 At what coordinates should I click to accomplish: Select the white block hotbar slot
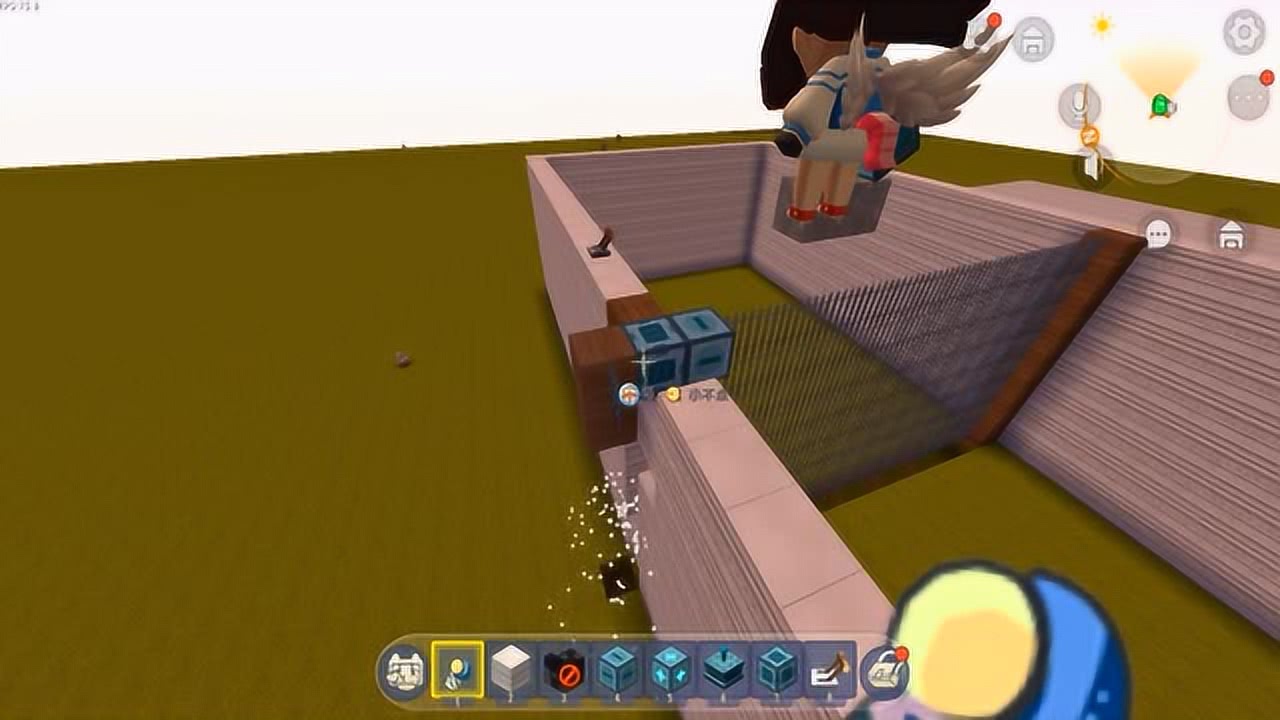(x=512, y=669)
